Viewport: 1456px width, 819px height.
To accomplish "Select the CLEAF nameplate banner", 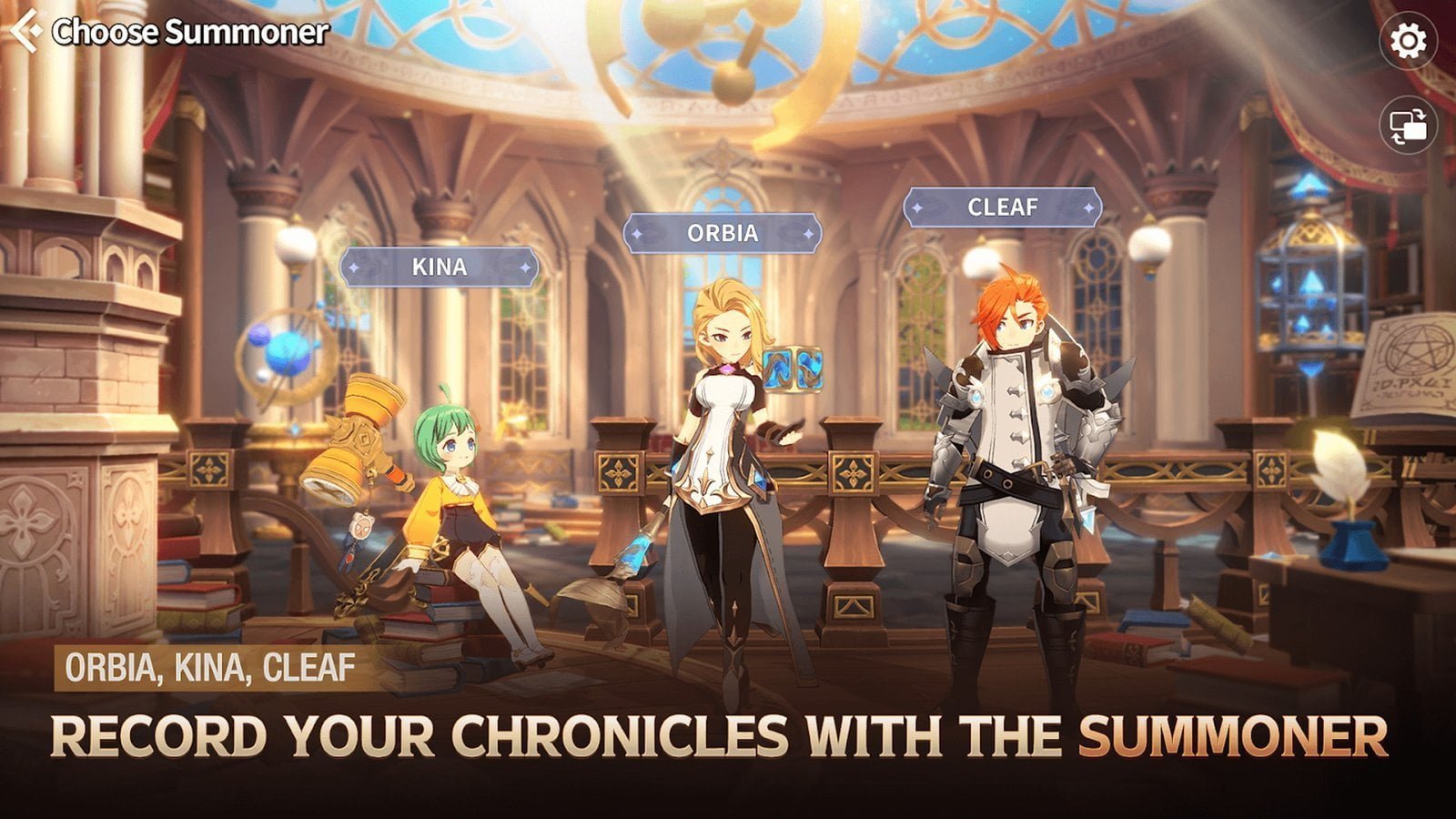I will pyautogui.click(x=1004, y=207).
